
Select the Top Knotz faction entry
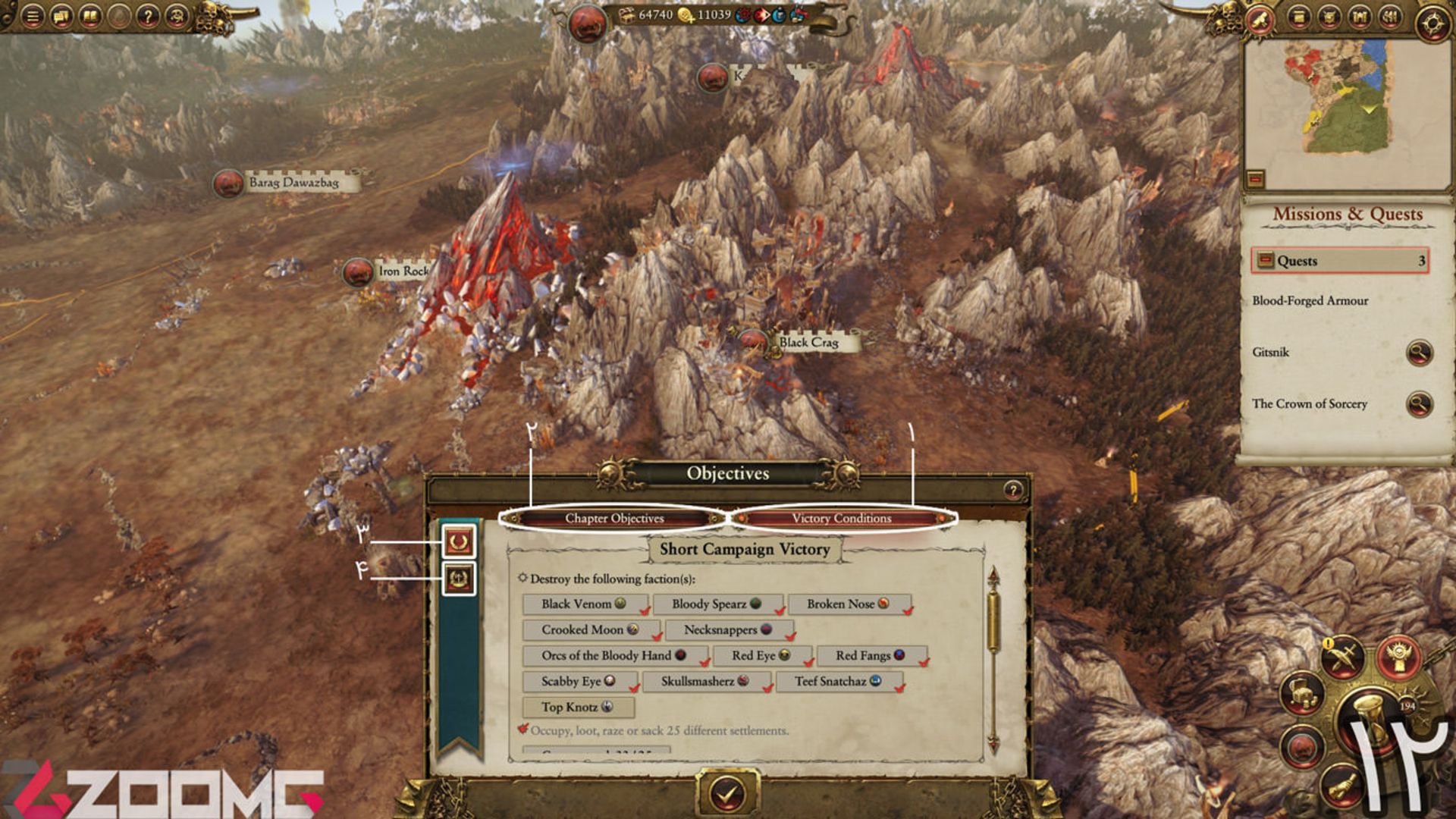577,707
